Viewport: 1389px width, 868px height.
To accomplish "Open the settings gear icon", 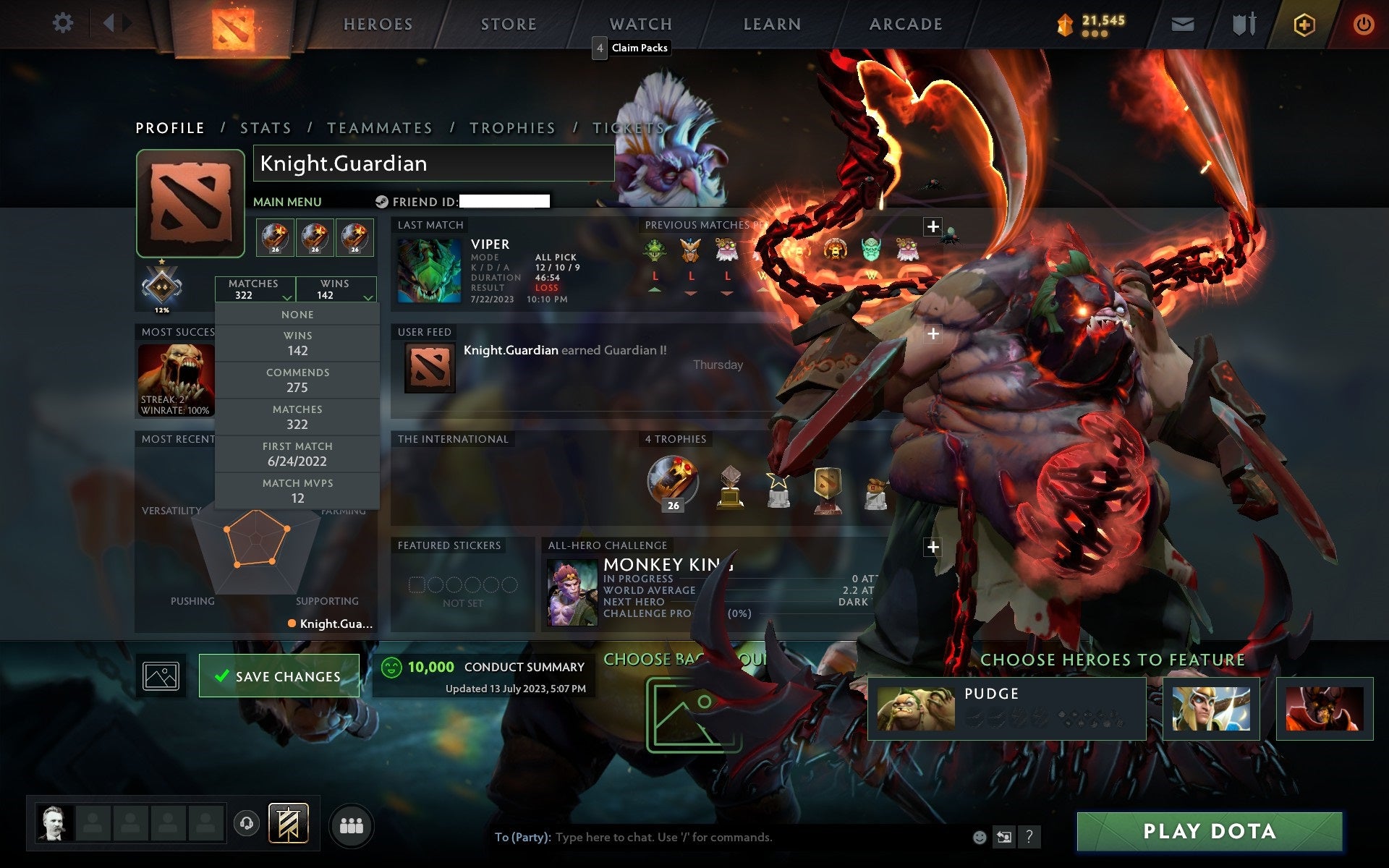I will coord(64,23).
